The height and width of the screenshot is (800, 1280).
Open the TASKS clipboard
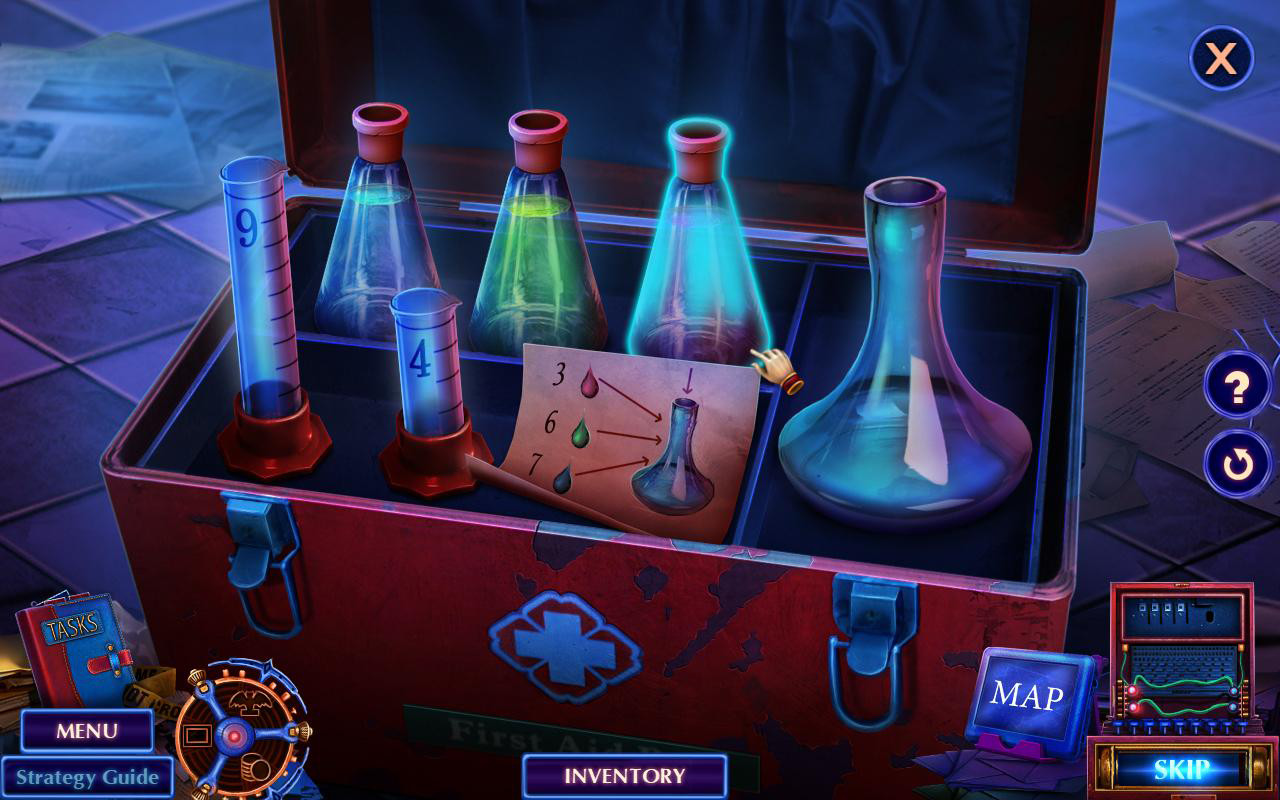point(75,640)
